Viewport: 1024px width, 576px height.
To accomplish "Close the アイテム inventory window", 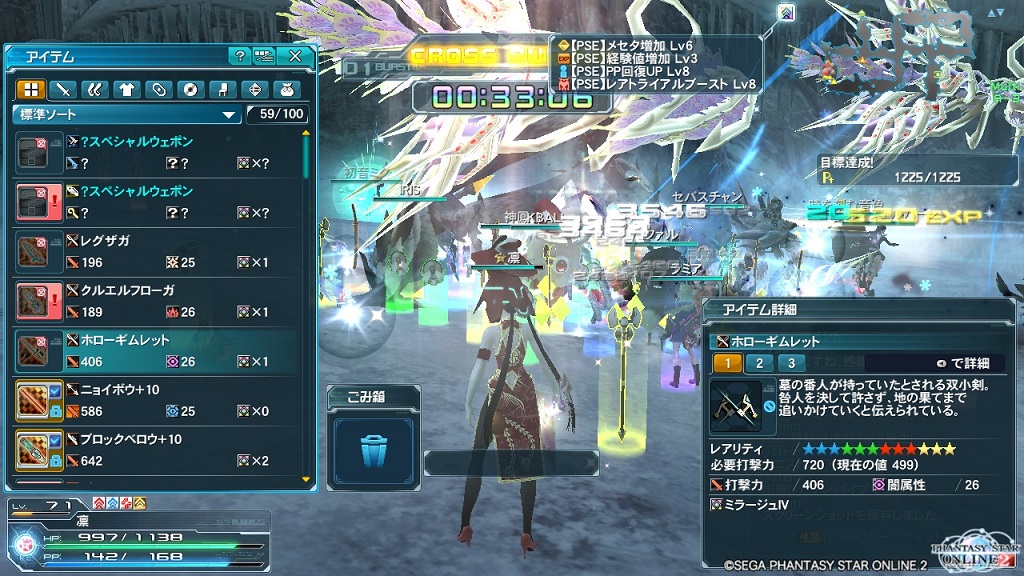I will [295, 56].
